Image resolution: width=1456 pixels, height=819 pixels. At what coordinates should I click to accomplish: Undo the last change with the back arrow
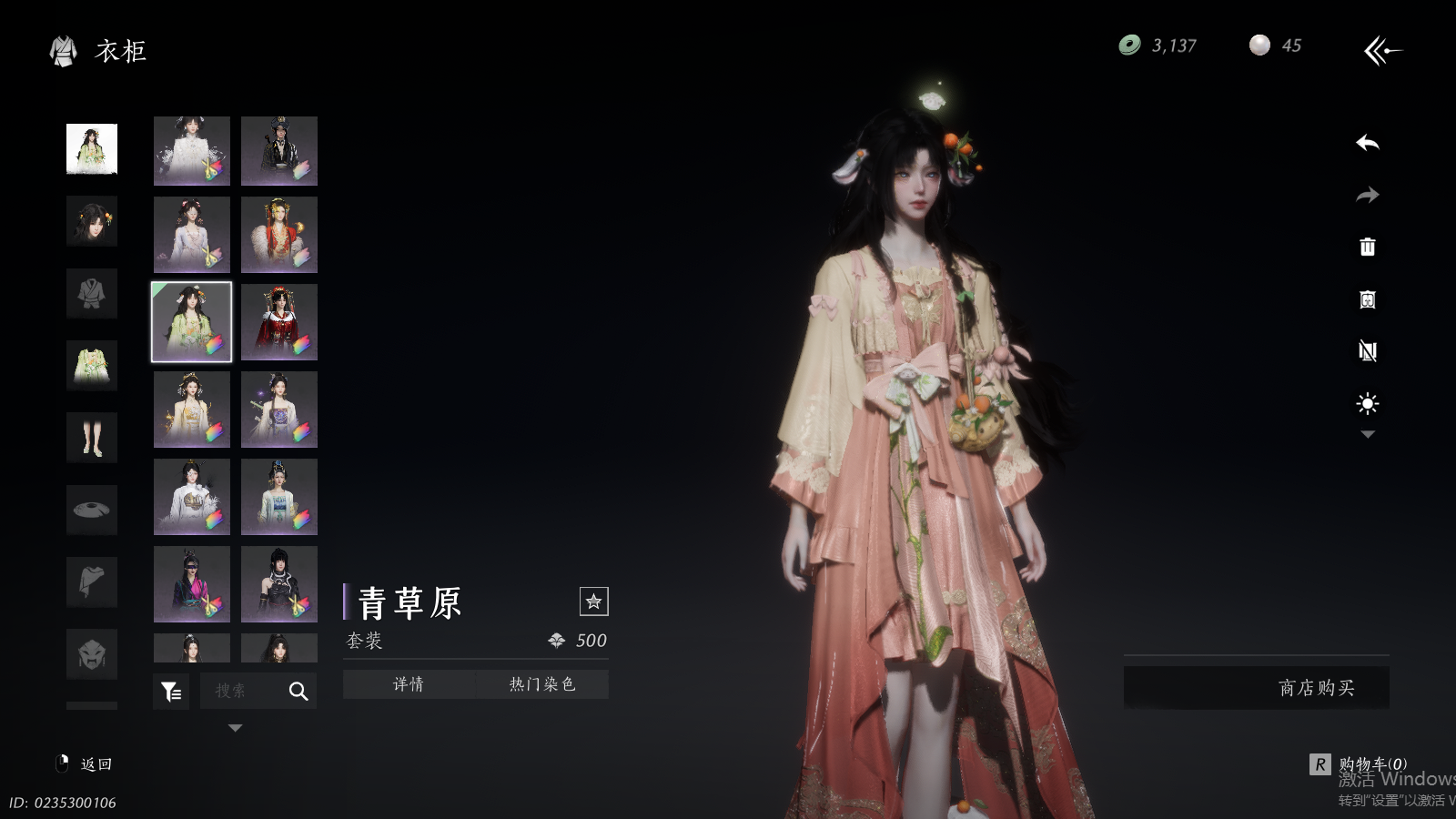(1367, 143)
